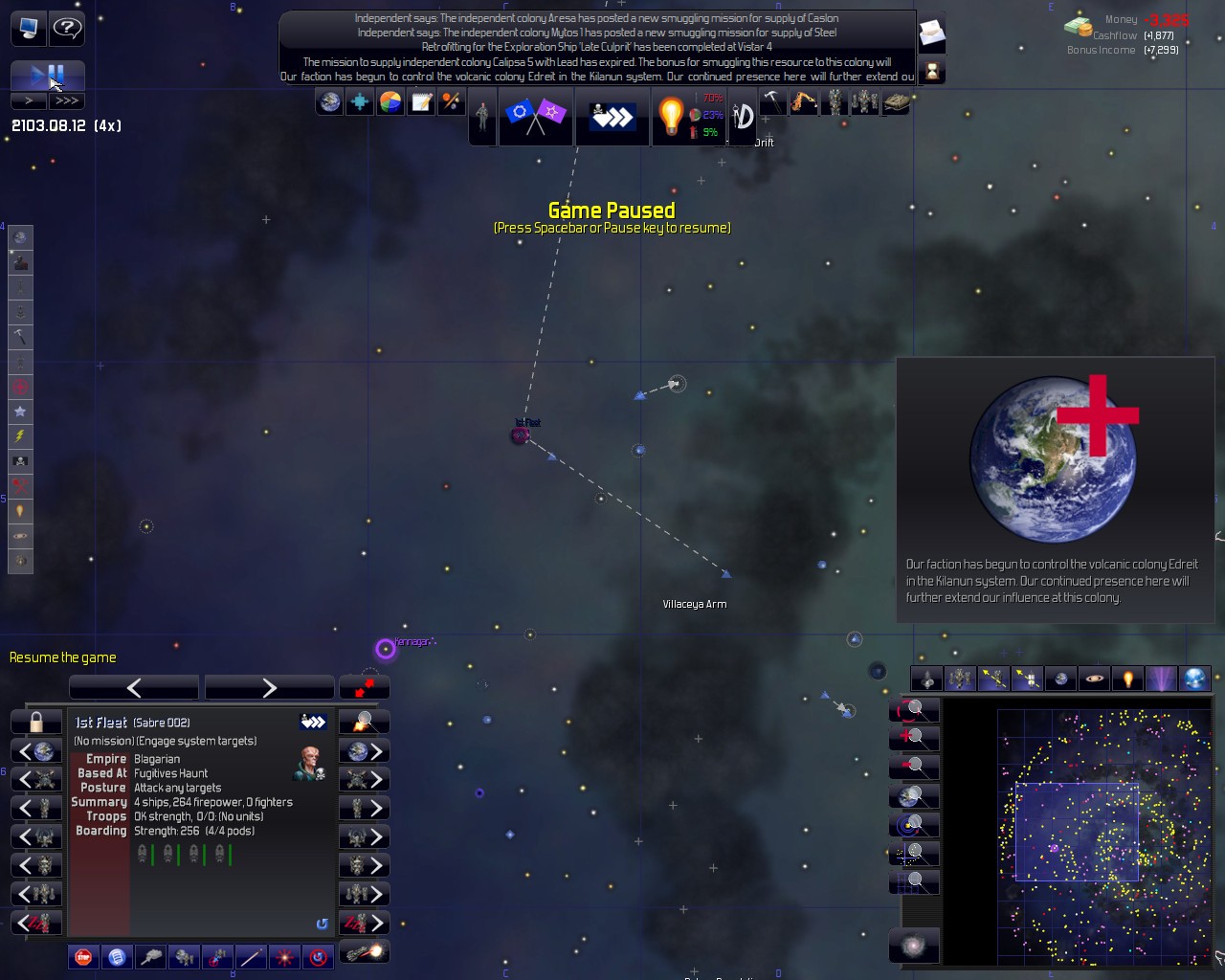Go to the next selection arrow
The image size is (1225, 980).
click(269, 687)
